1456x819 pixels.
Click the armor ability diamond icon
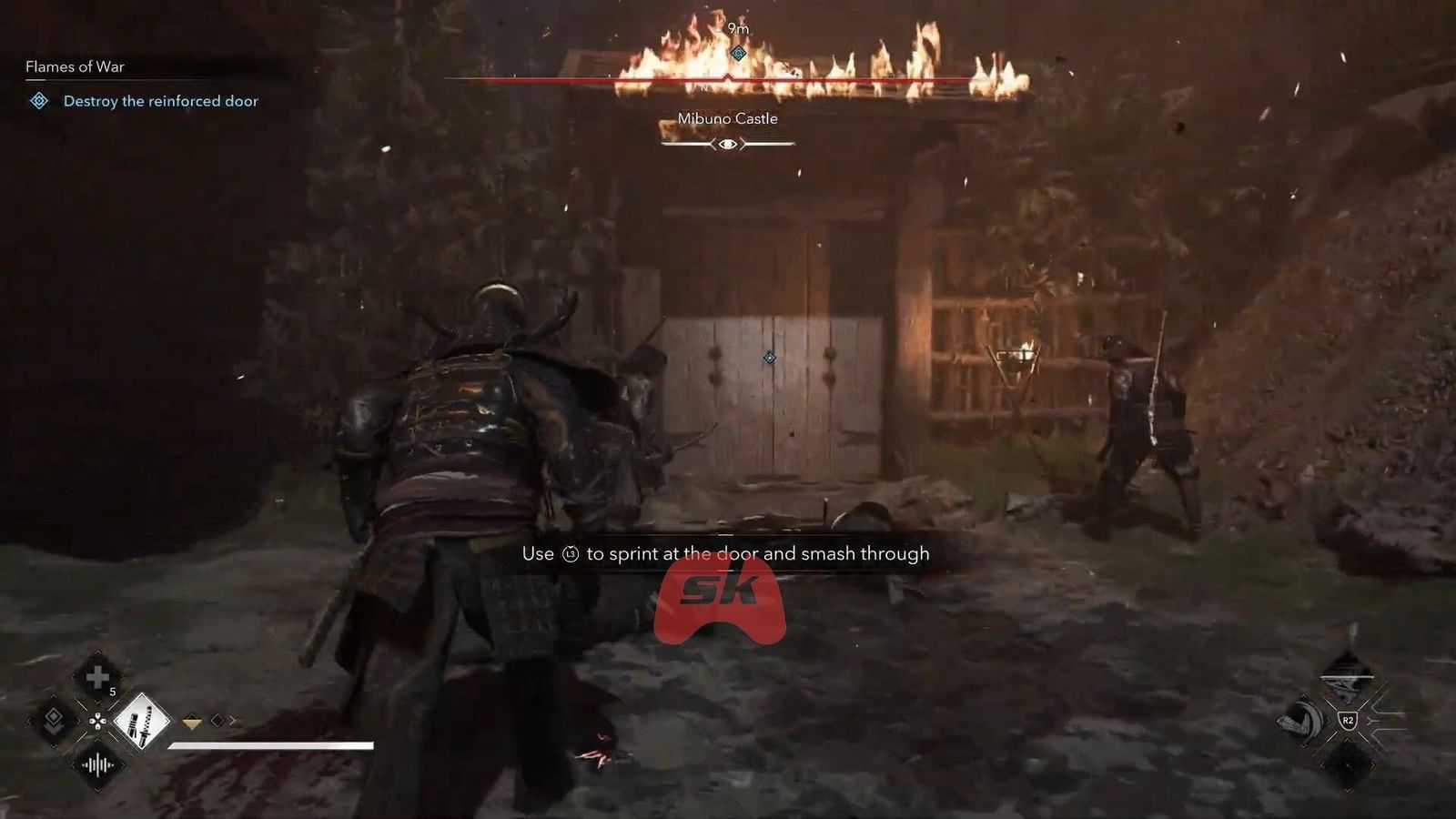point(55,722)
